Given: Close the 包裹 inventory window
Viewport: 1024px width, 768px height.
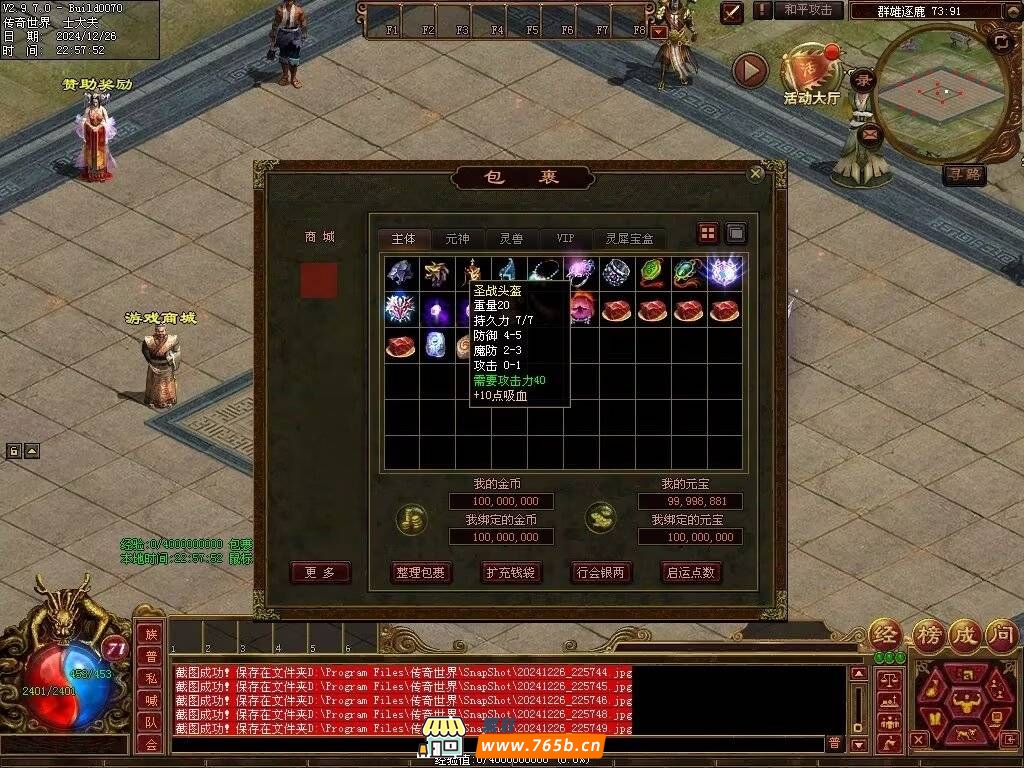Looking at the screenshot, I should [756, 174].
